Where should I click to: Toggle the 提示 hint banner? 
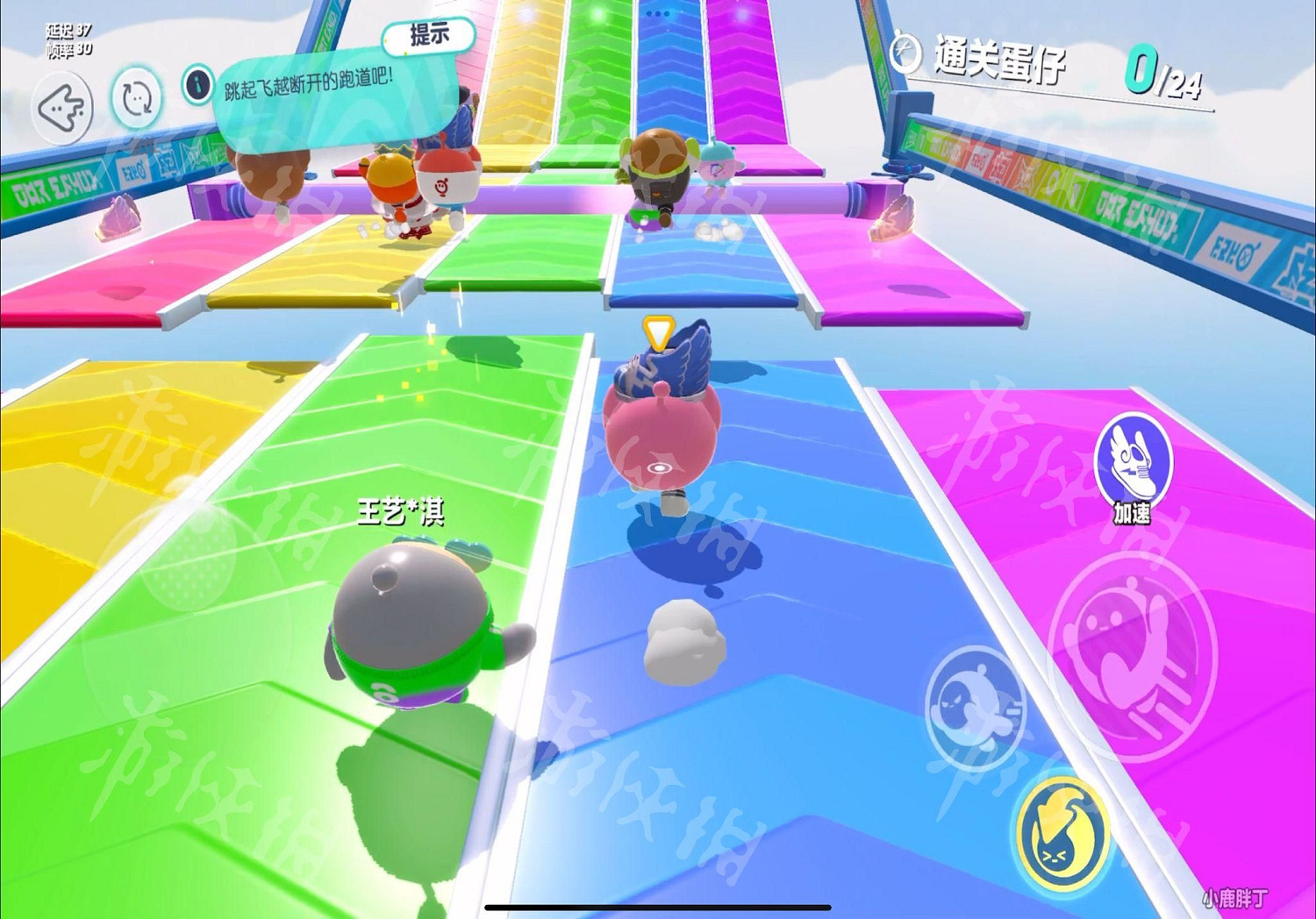[429, 34]
